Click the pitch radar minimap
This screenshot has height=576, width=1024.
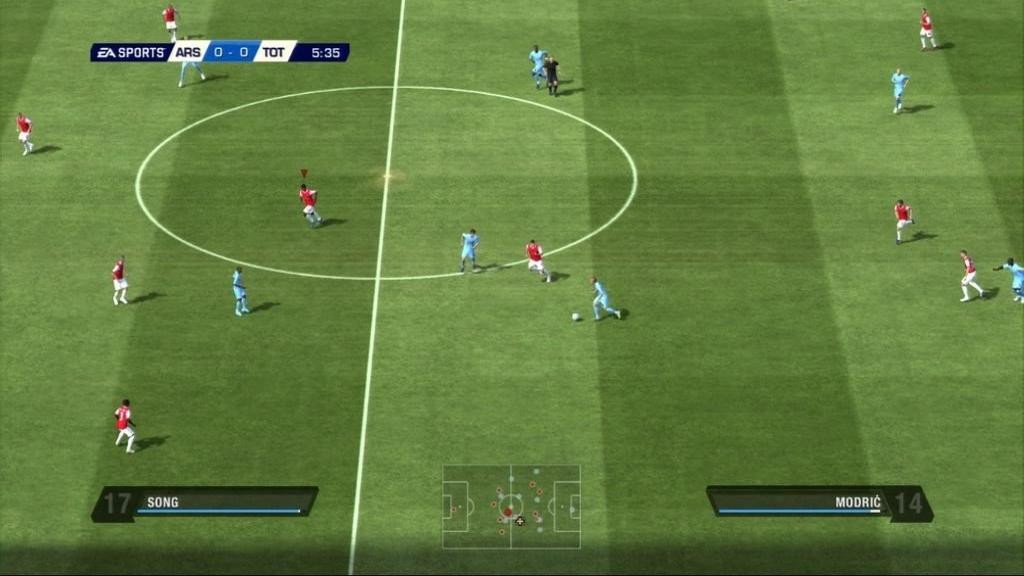tap(511, 506)
